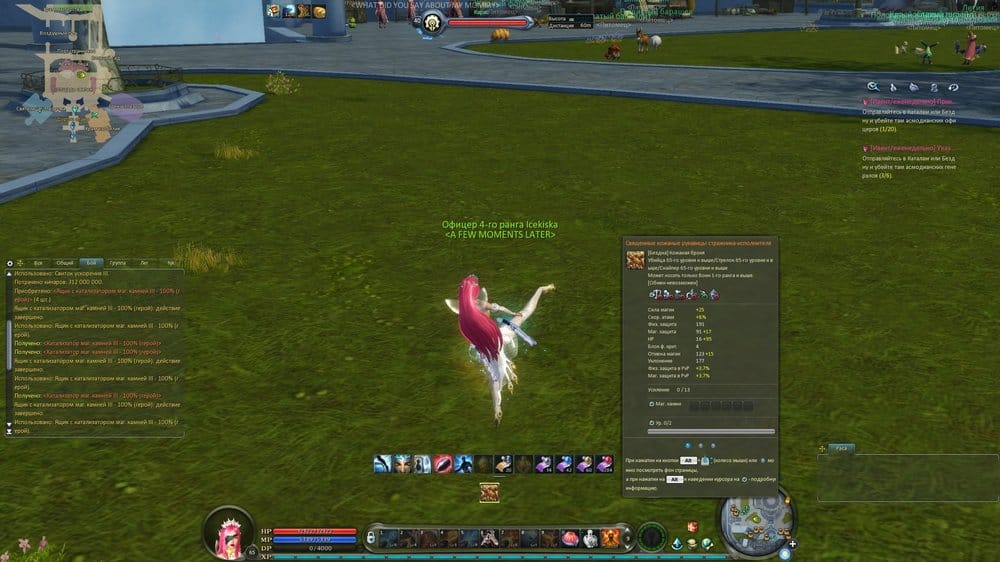This screenshot has width=1000, height=562.
Task: Switch to the Общий chat tab
Action: click(x=64, y=262)
